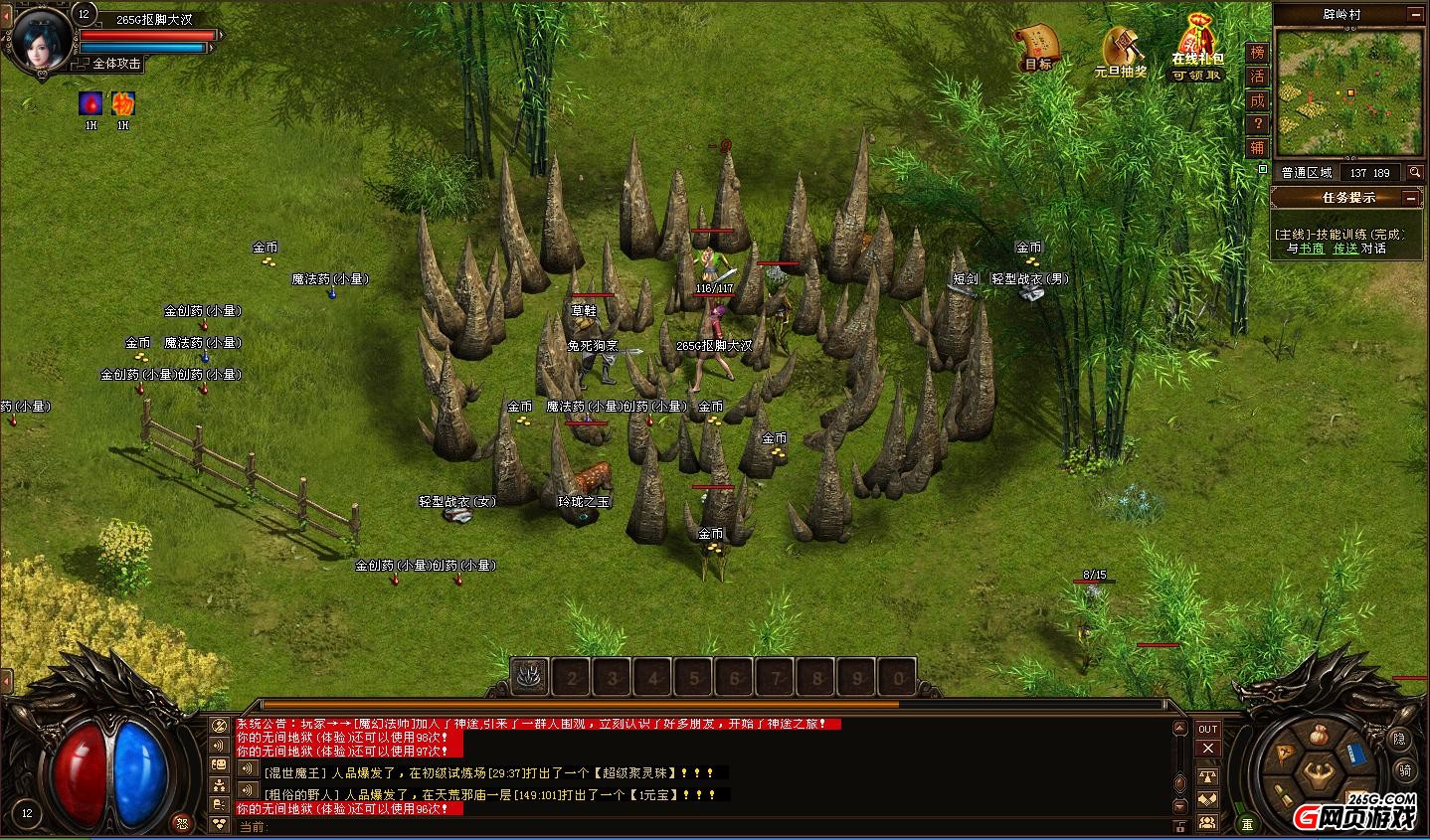Collapse the 辟岭村 minimap panel

click(x=1414, y=14)
